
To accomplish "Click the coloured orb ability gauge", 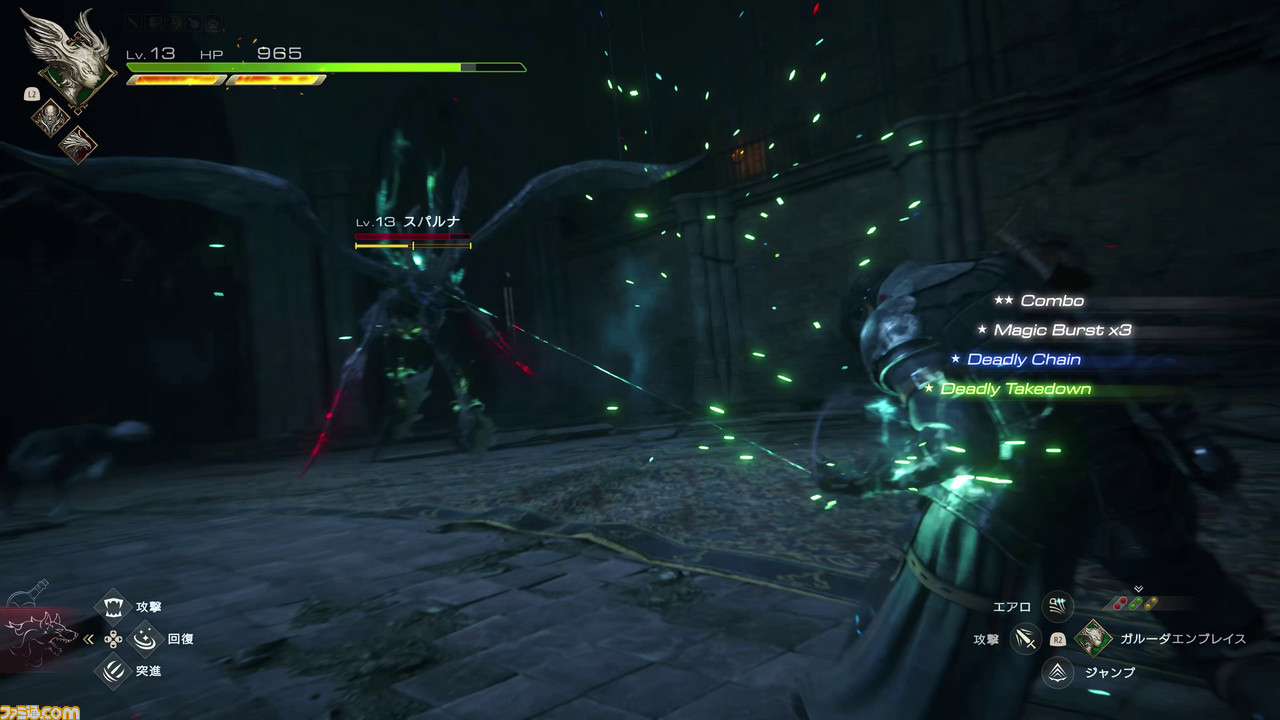I will [1138, 603].
